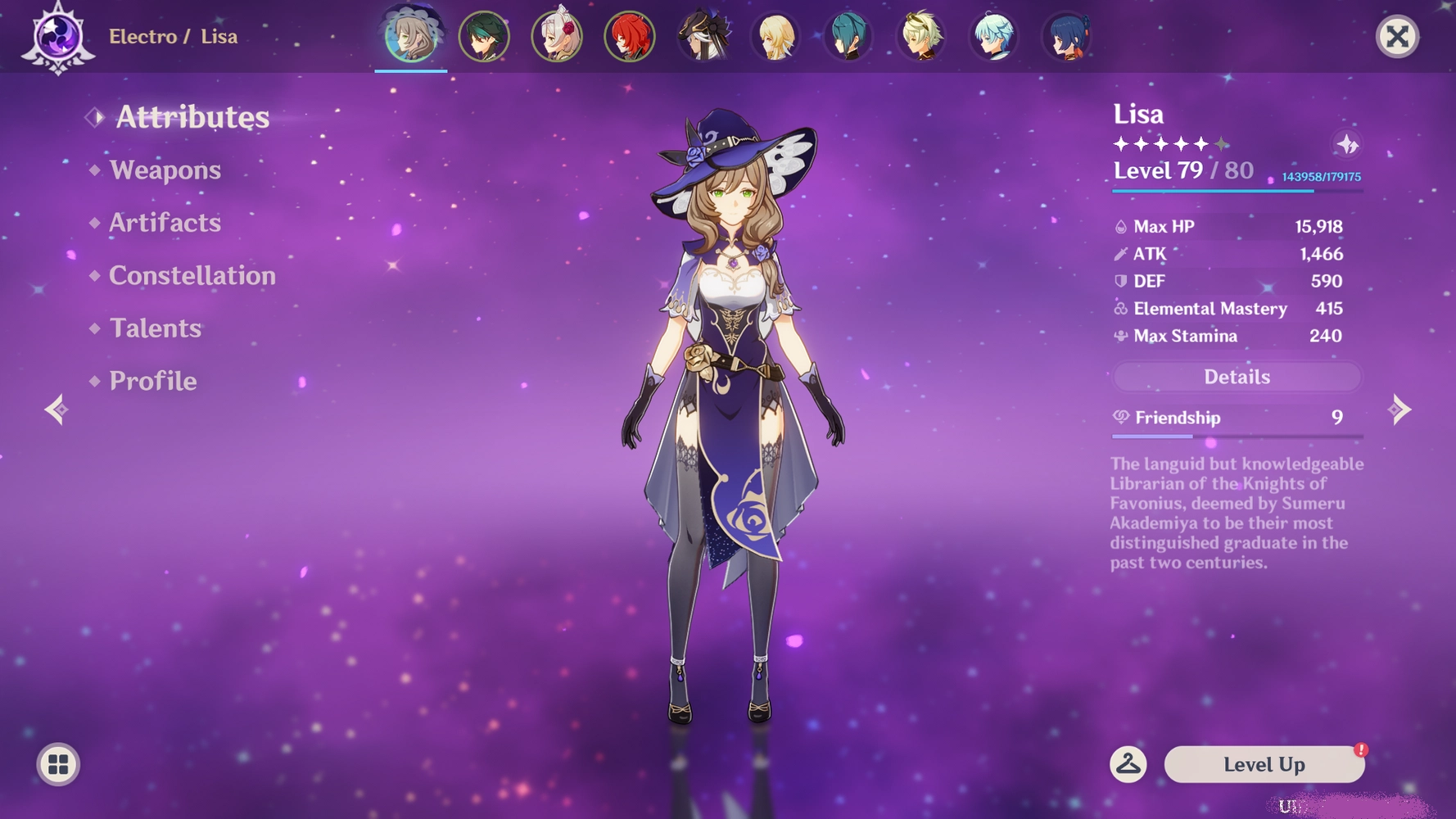Select the Noelle portrait with the rose

pos(556,36)
